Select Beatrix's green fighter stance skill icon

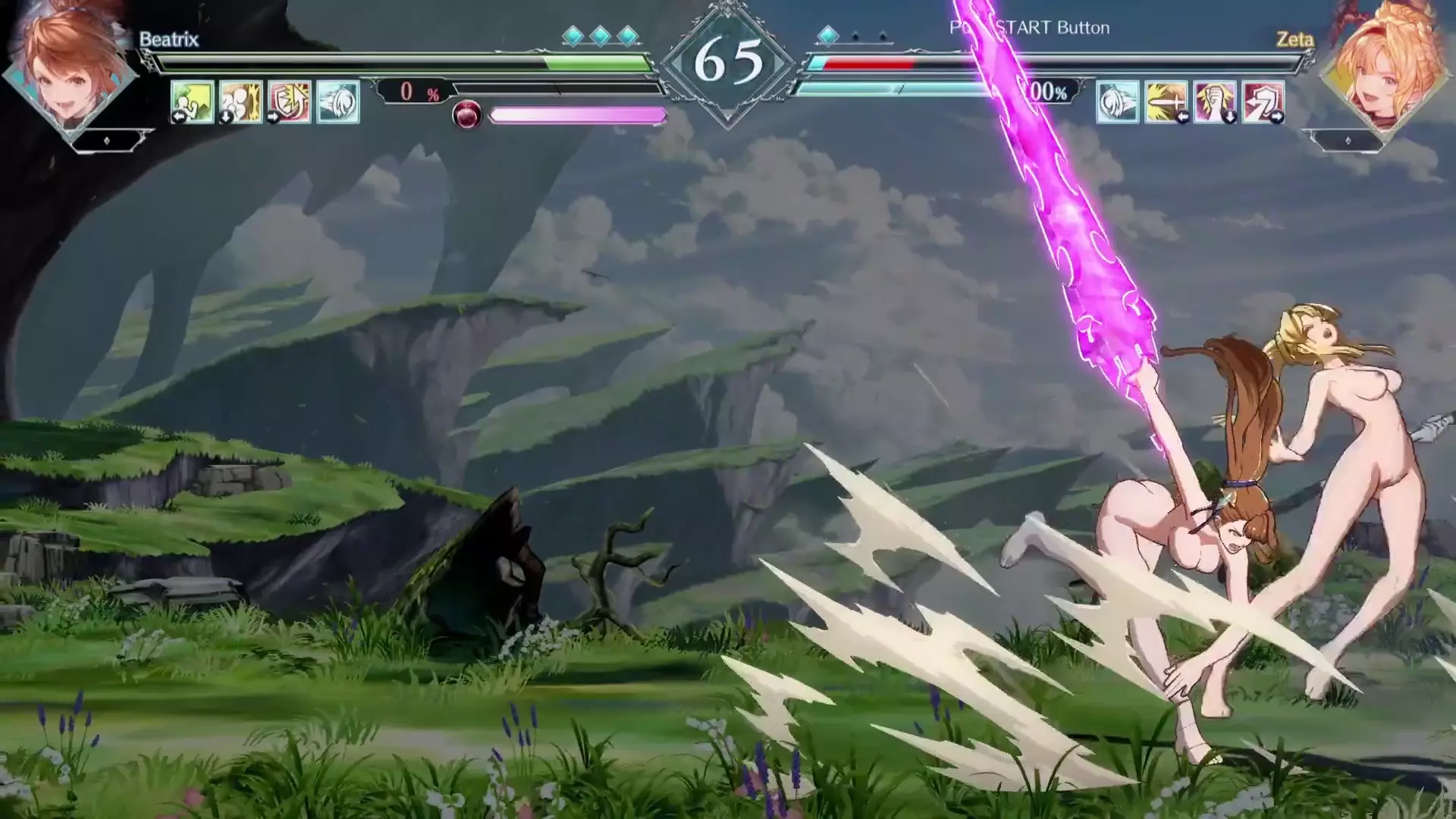coord(192,102)
